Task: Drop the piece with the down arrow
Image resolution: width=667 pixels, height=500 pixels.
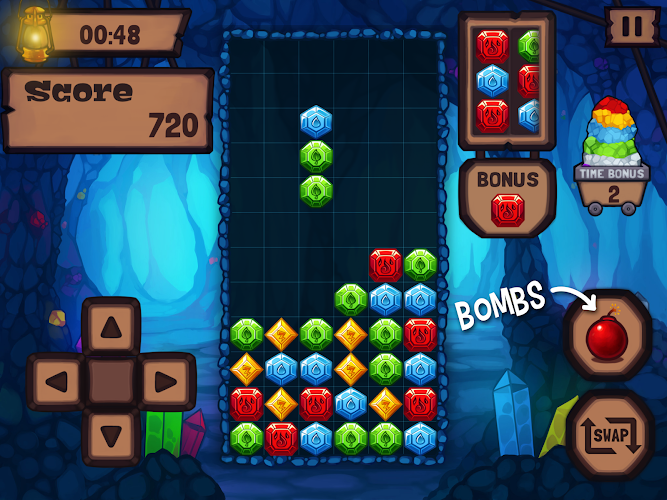Action: pyautogui.click(x=110, y=435)
